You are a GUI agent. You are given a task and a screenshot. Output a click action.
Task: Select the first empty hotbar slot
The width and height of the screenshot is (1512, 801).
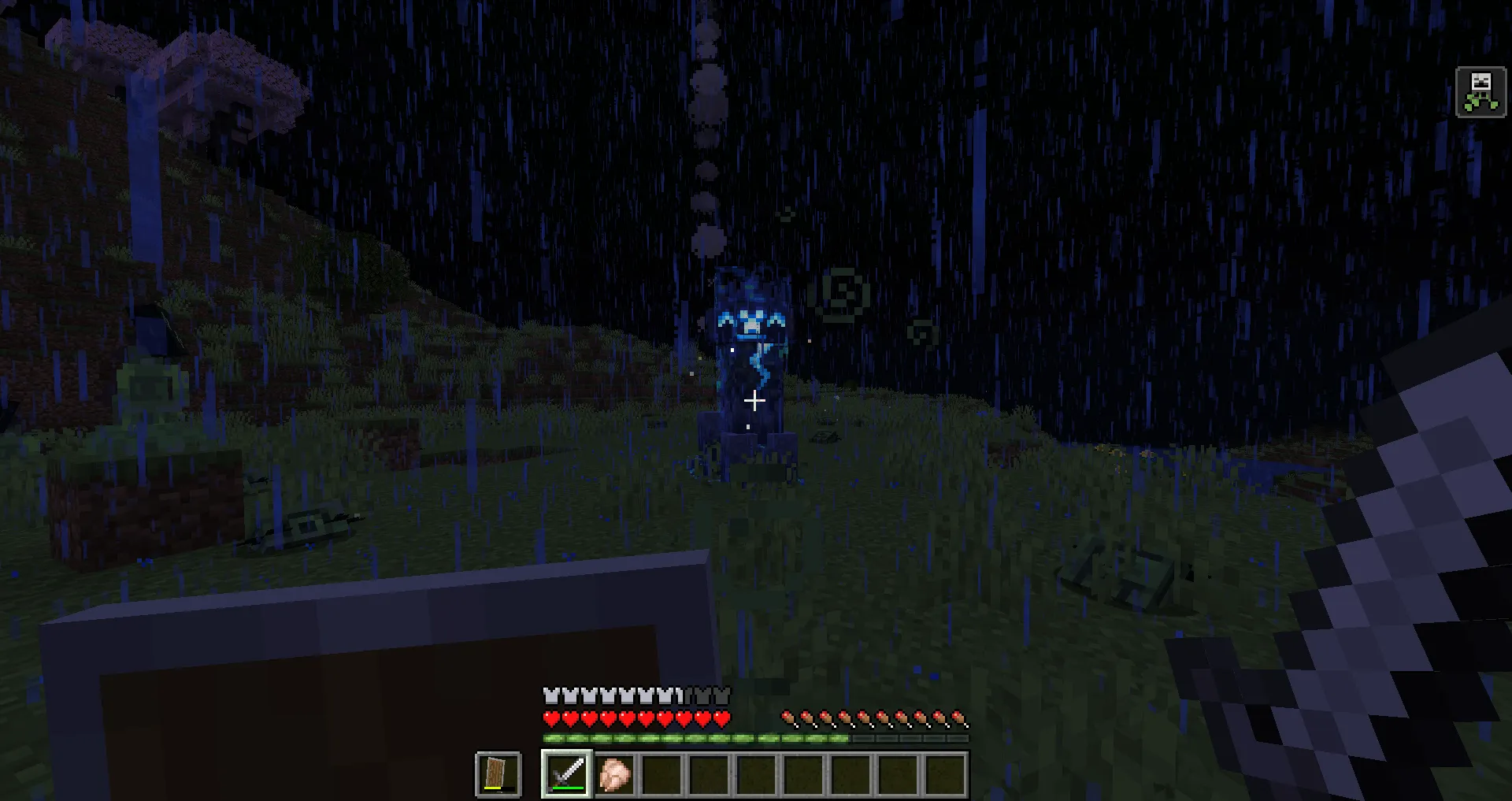(665, 776)
